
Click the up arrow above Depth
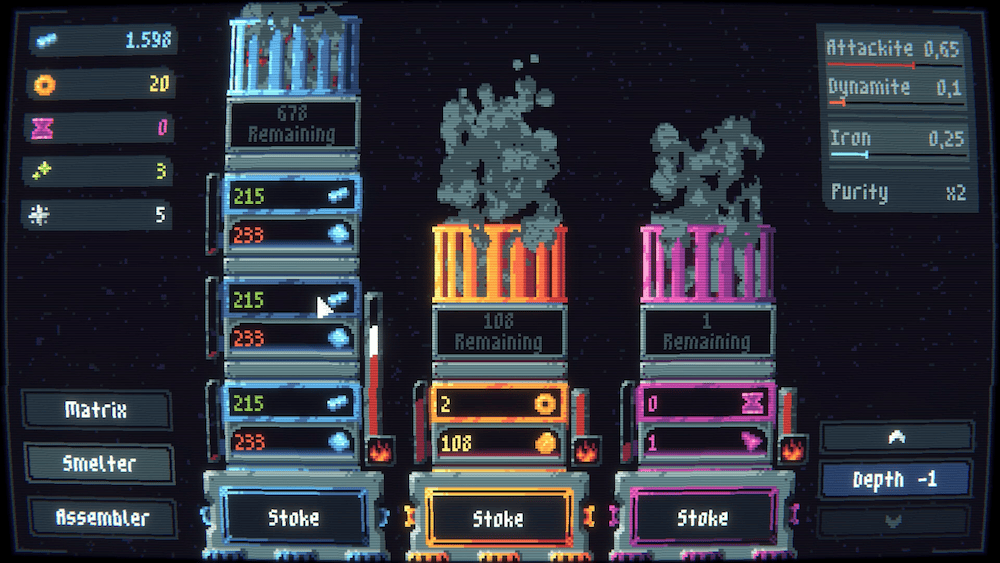coord(896,437)
